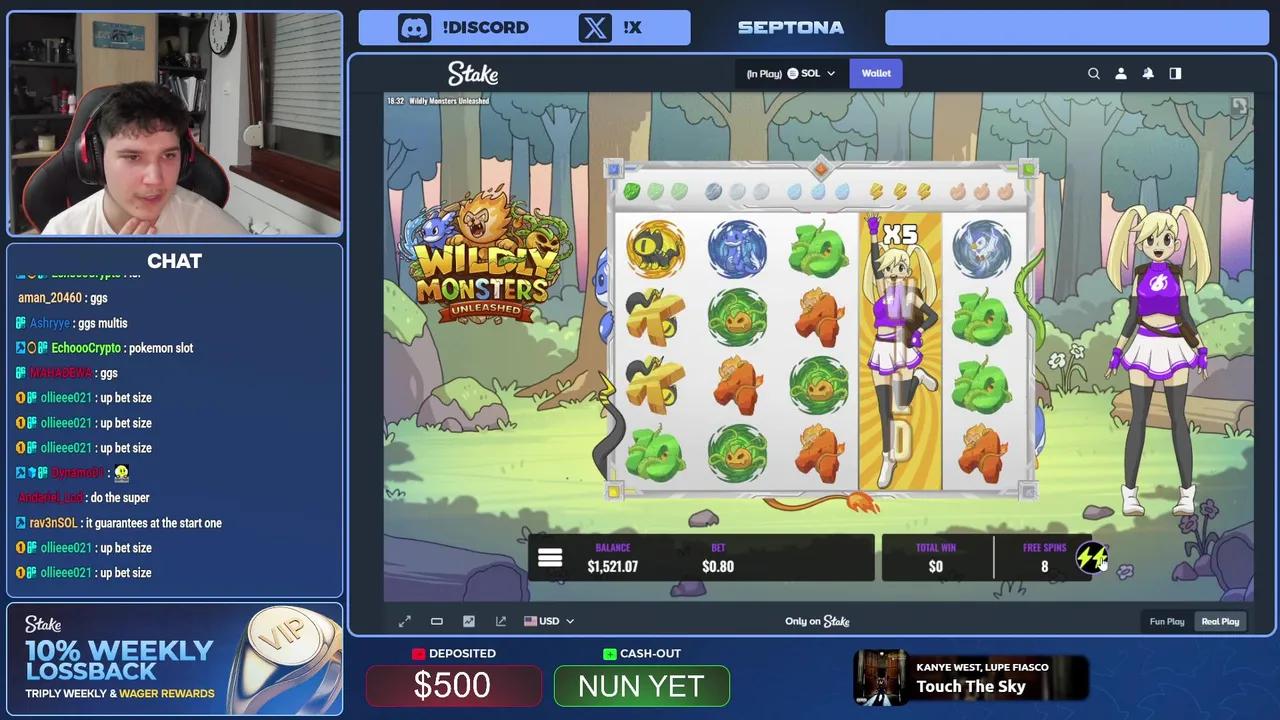The width and height of the screenshot is (1280, 720).
Task: Toggle the sidebar panel icon
Action: [1175, 73]
